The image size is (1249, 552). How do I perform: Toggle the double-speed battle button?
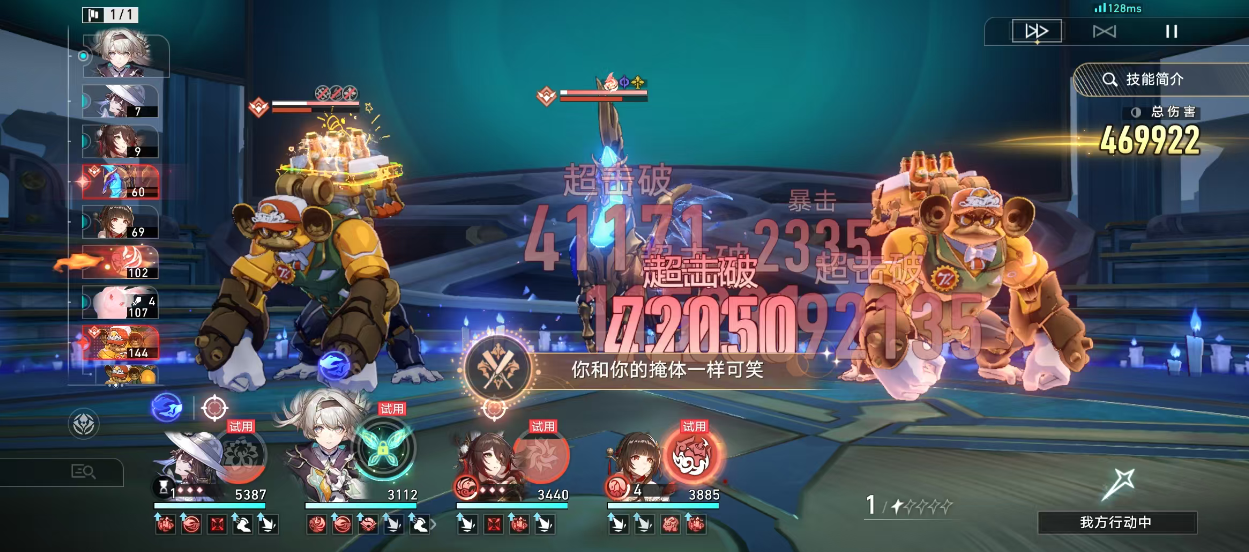pyautogui.click(x=1036, y=31)
